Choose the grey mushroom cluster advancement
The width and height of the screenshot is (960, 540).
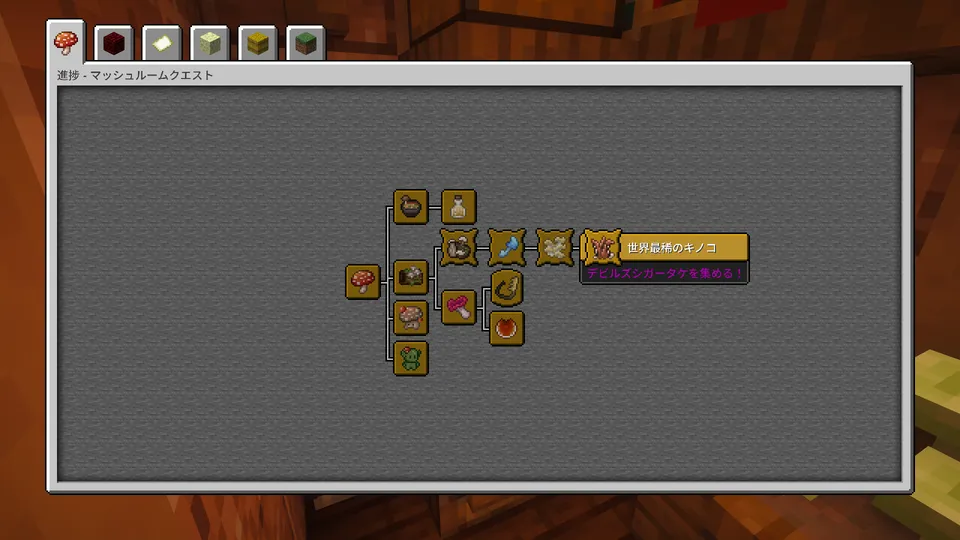coord(459,247)
